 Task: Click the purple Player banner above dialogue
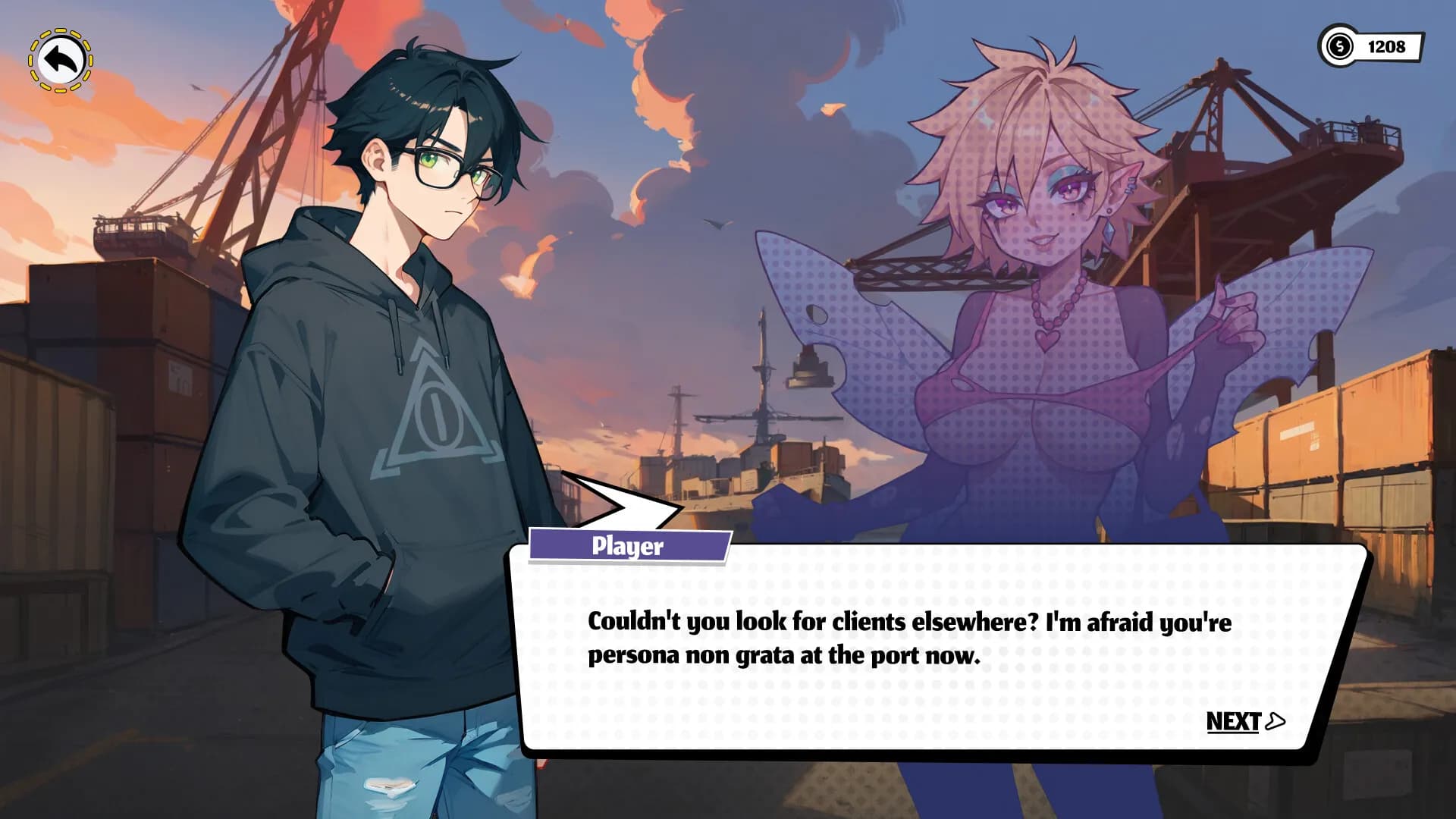pyautogui.click(x=627, y=544)
